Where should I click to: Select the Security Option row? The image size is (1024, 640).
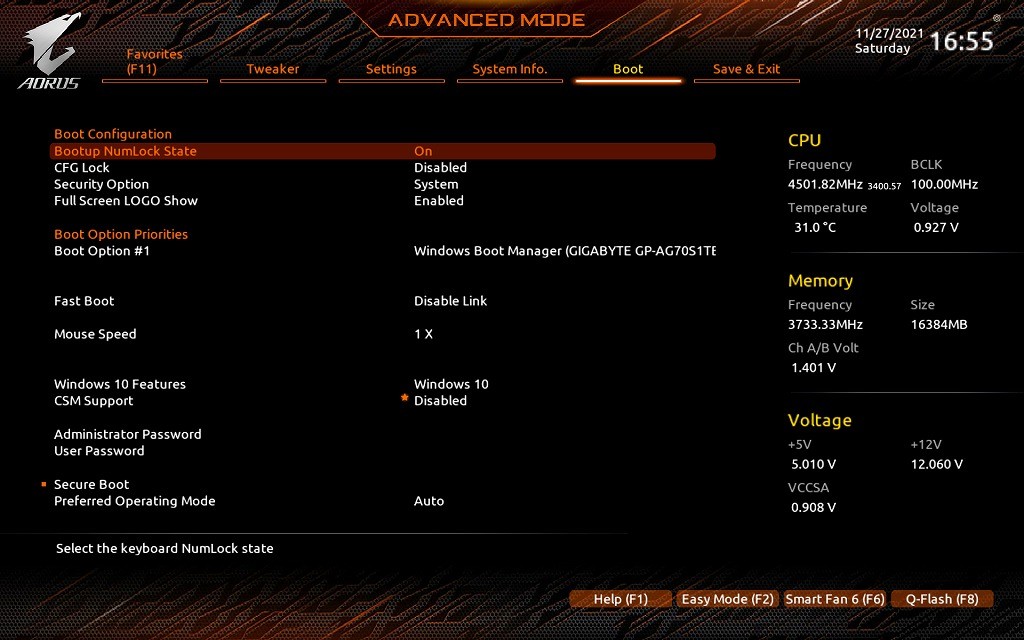pos(101,184)
